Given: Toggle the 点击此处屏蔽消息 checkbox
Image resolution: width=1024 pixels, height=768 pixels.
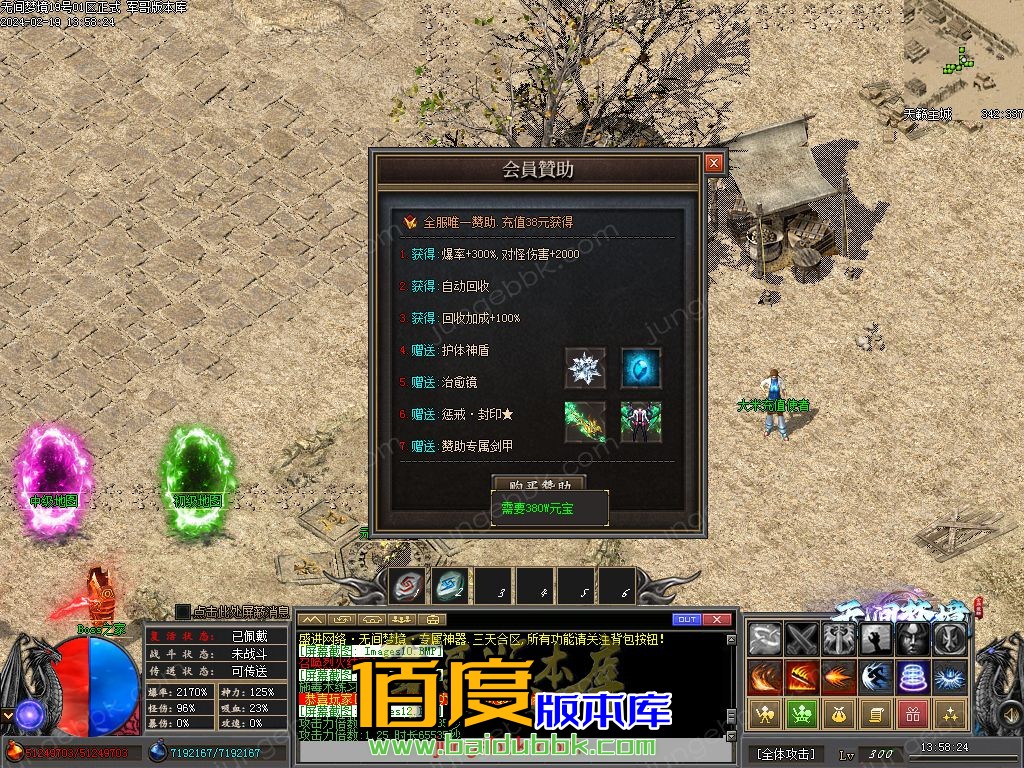Looking at the screenshot, I should pyautogui.click(x=182, y=611).
